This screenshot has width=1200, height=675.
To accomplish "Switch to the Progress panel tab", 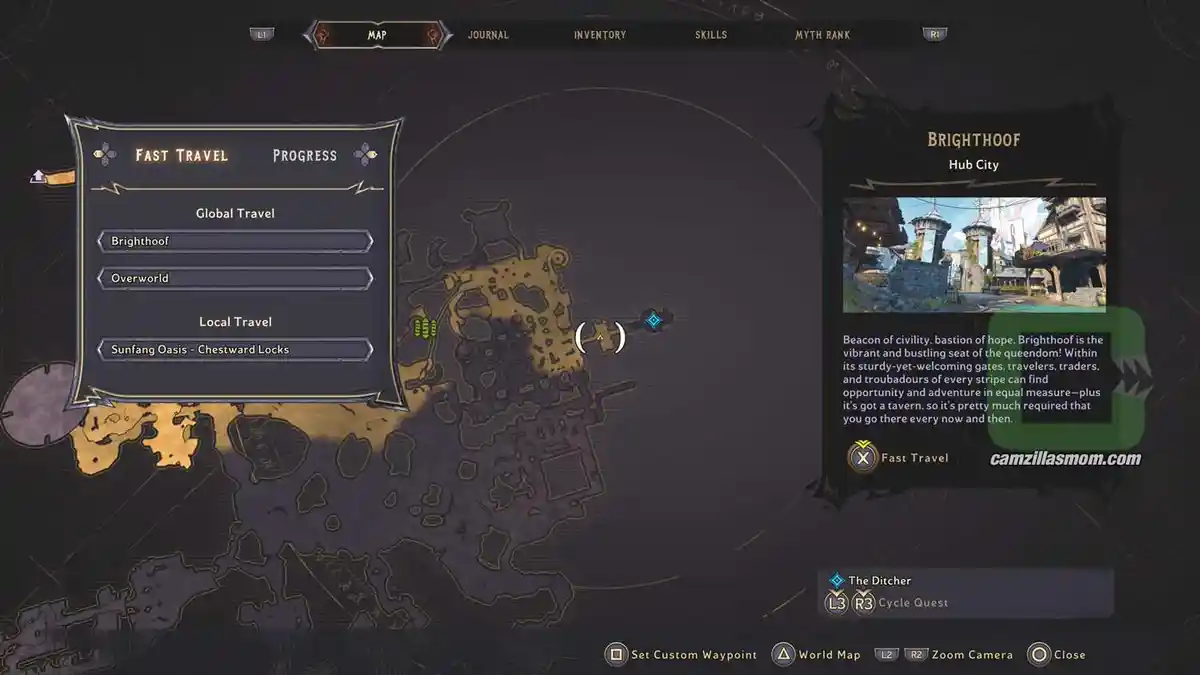I will pyautogui.click(x=305, y=155).
